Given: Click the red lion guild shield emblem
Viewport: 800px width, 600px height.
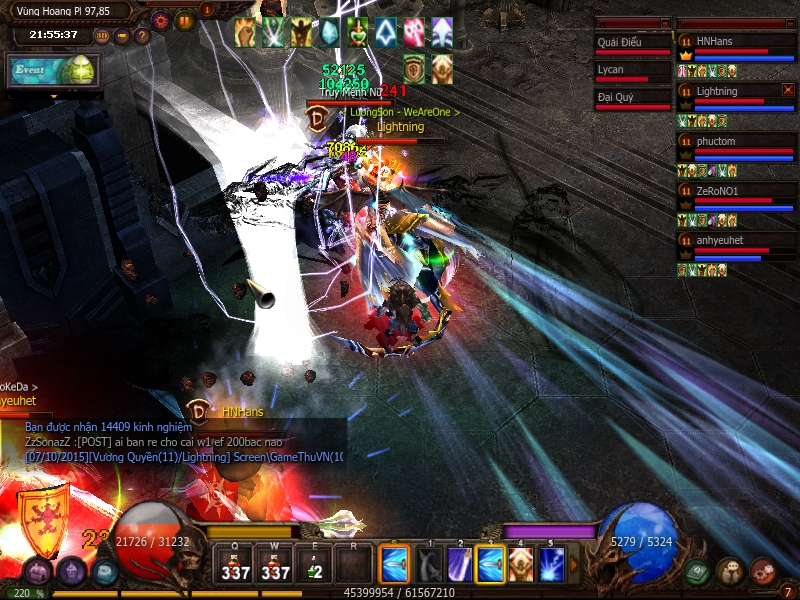Looking at the screenshot, I should (x=43, y=520).
